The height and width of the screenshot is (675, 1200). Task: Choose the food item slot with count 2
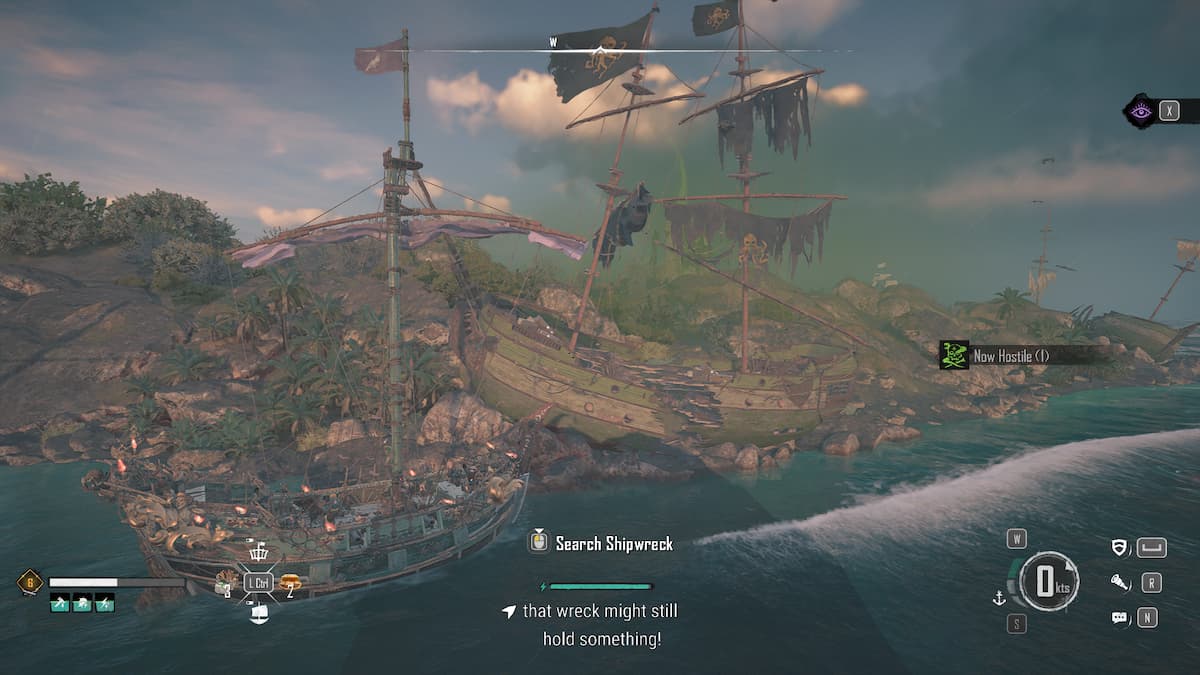[x=290, y=581]
